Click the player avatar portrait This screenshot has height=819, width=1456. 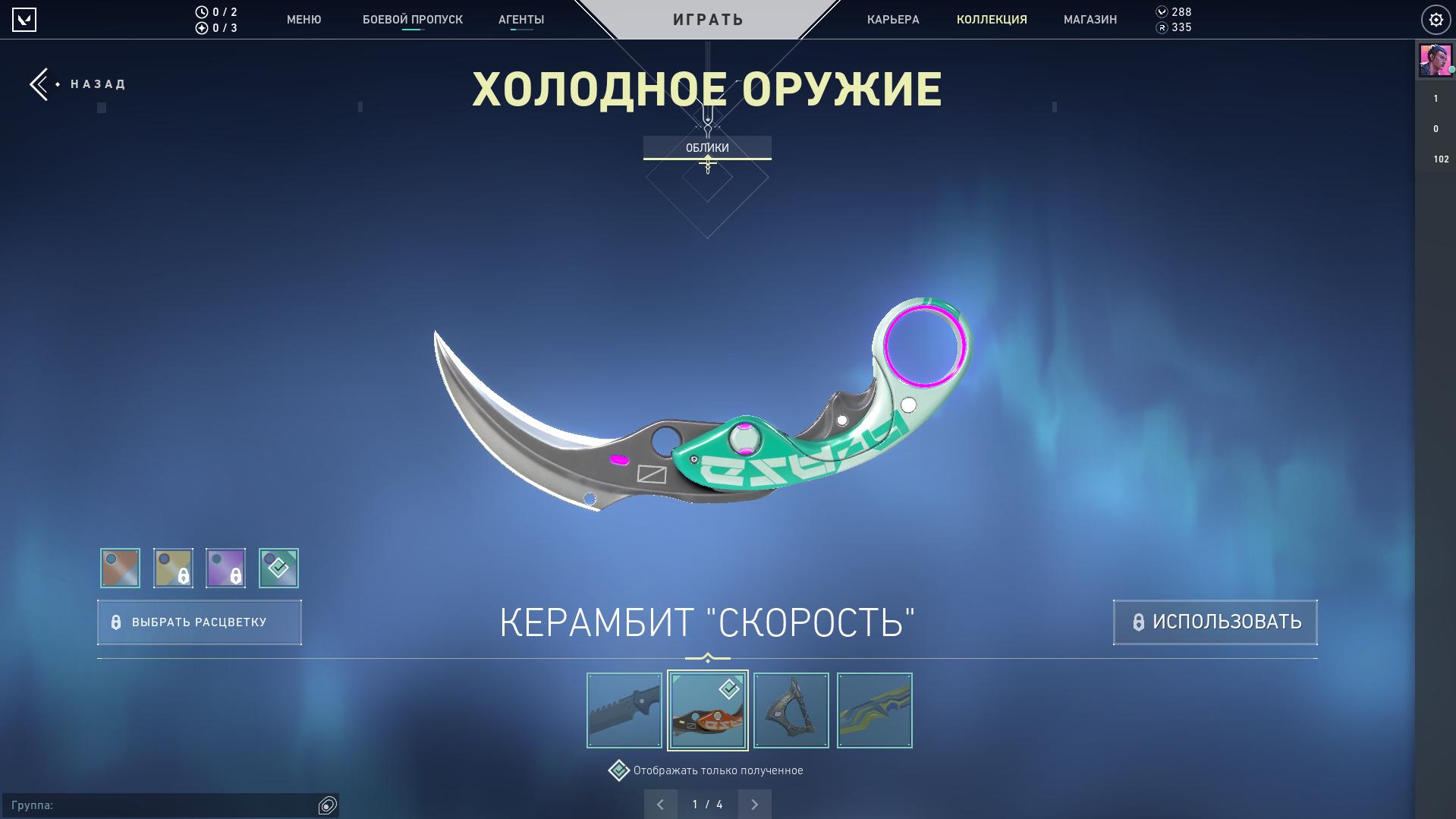pos(1435,60)
